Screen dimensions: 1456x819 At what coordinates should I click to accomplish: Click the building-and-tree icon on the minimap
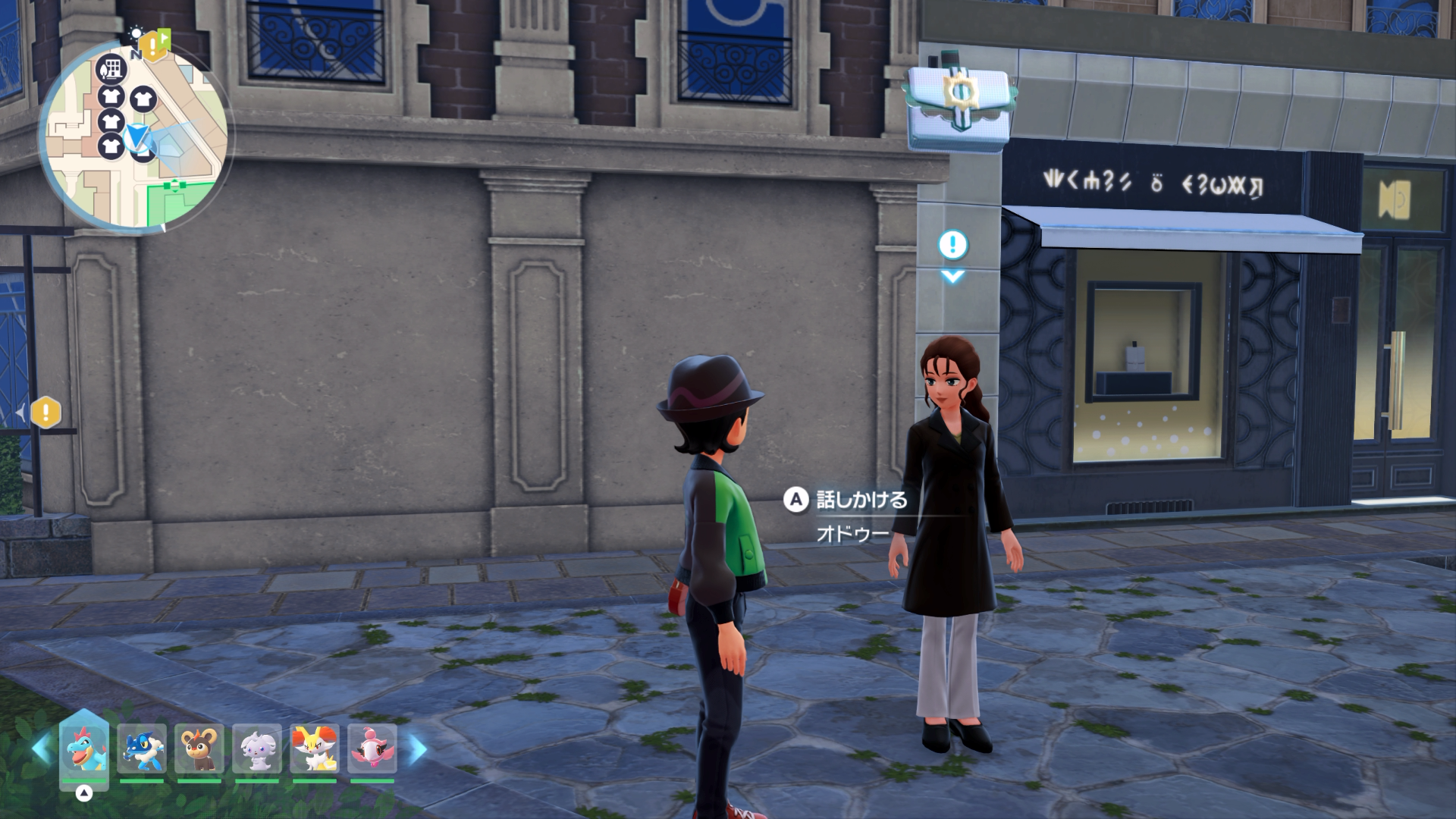[x=111, y=69]
